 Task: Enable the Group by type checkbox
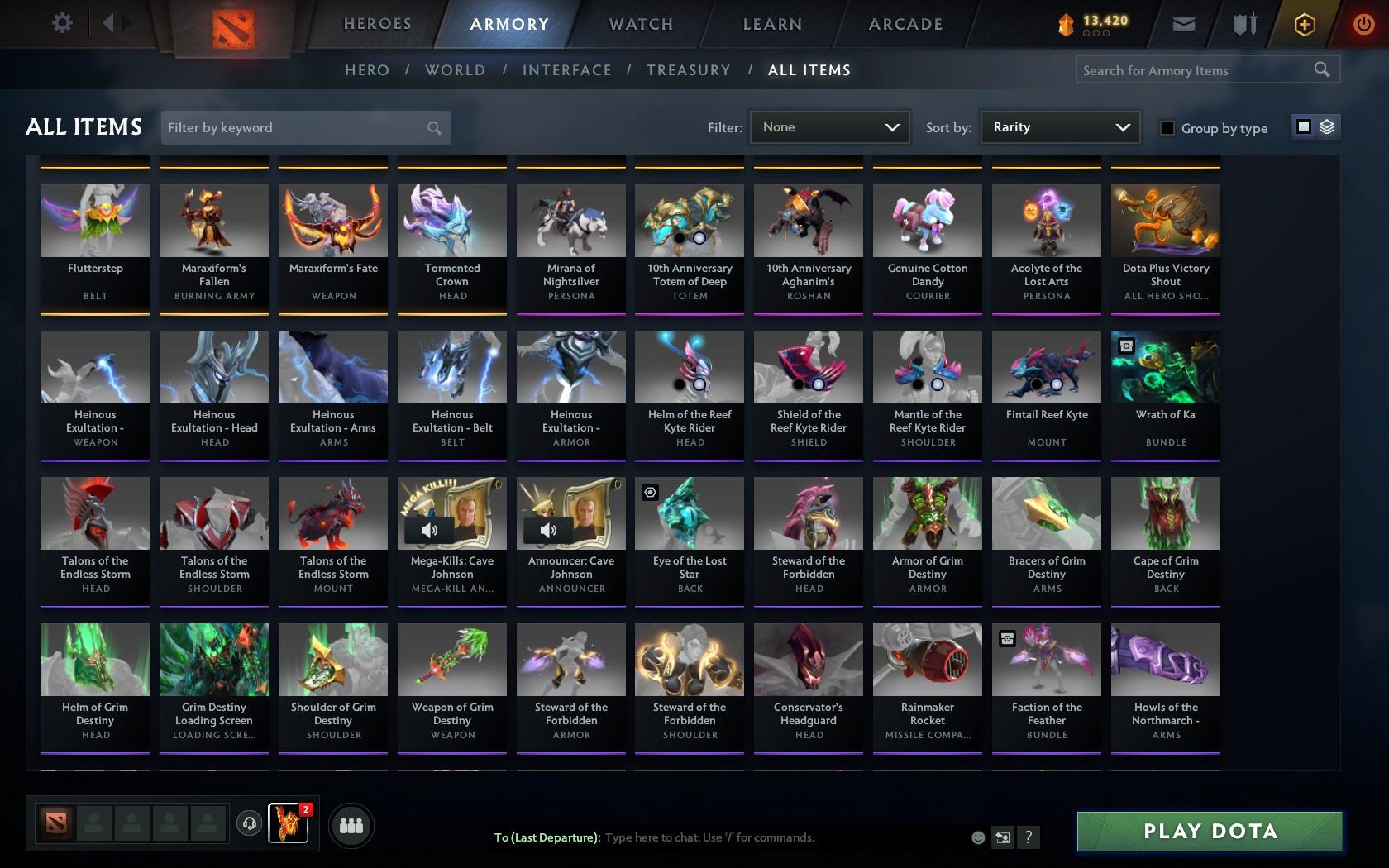pyautogui.click(x=1166, y=128)
